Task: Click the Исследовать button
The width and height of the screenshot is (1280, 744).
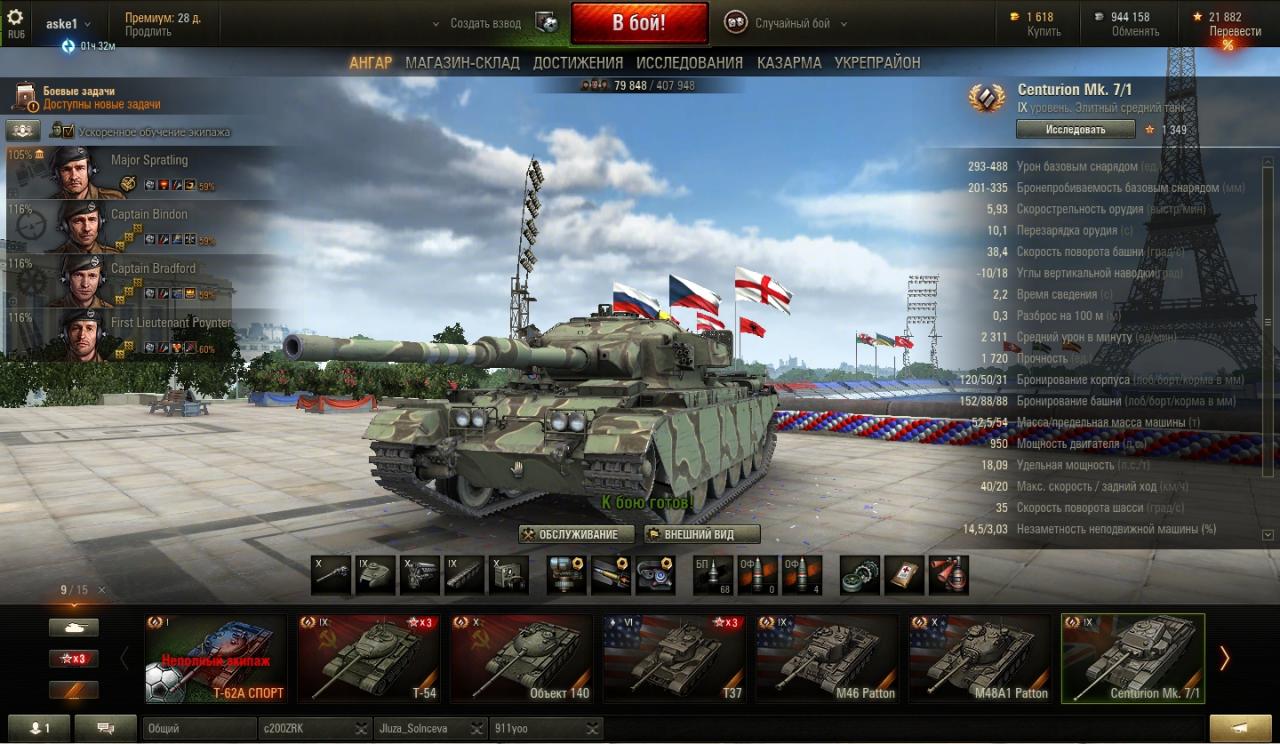Action: click(1075, 129)
